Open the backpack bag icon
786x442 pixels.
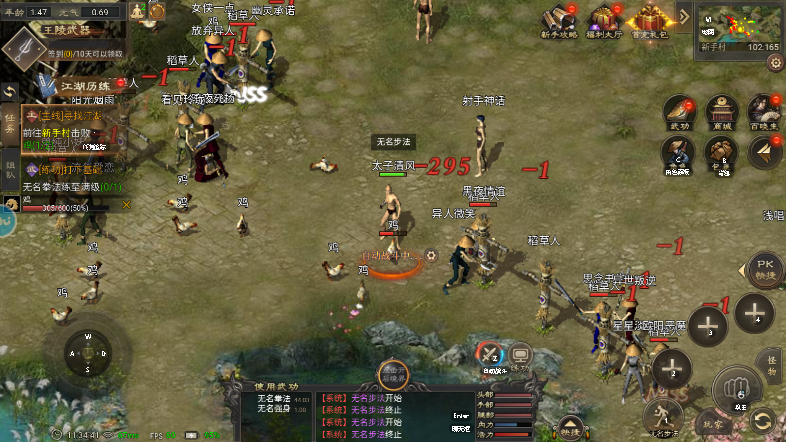pos(720,153)
